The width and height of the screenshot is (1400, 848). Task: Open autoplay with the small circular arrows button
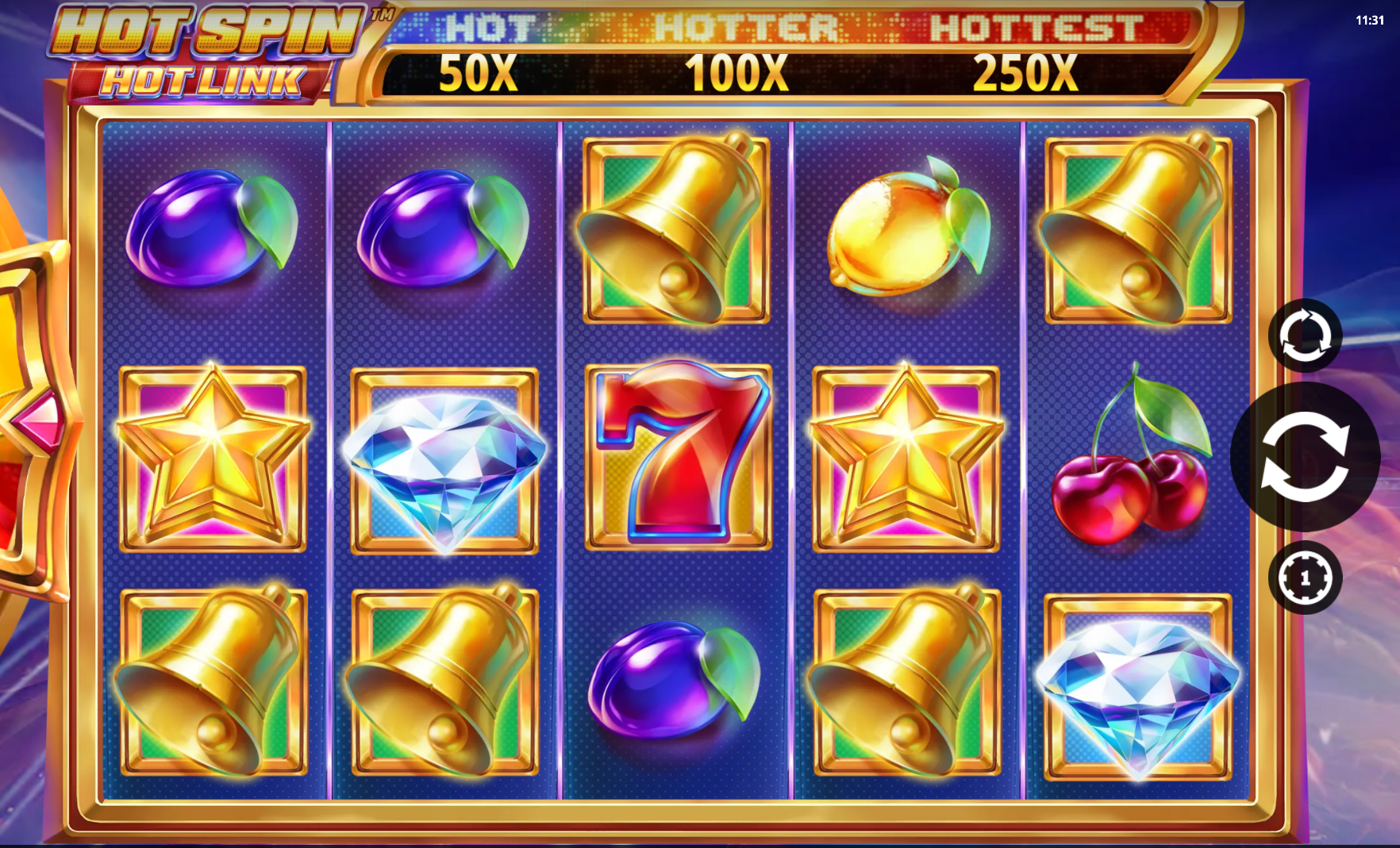click(x=1305, y=336)
